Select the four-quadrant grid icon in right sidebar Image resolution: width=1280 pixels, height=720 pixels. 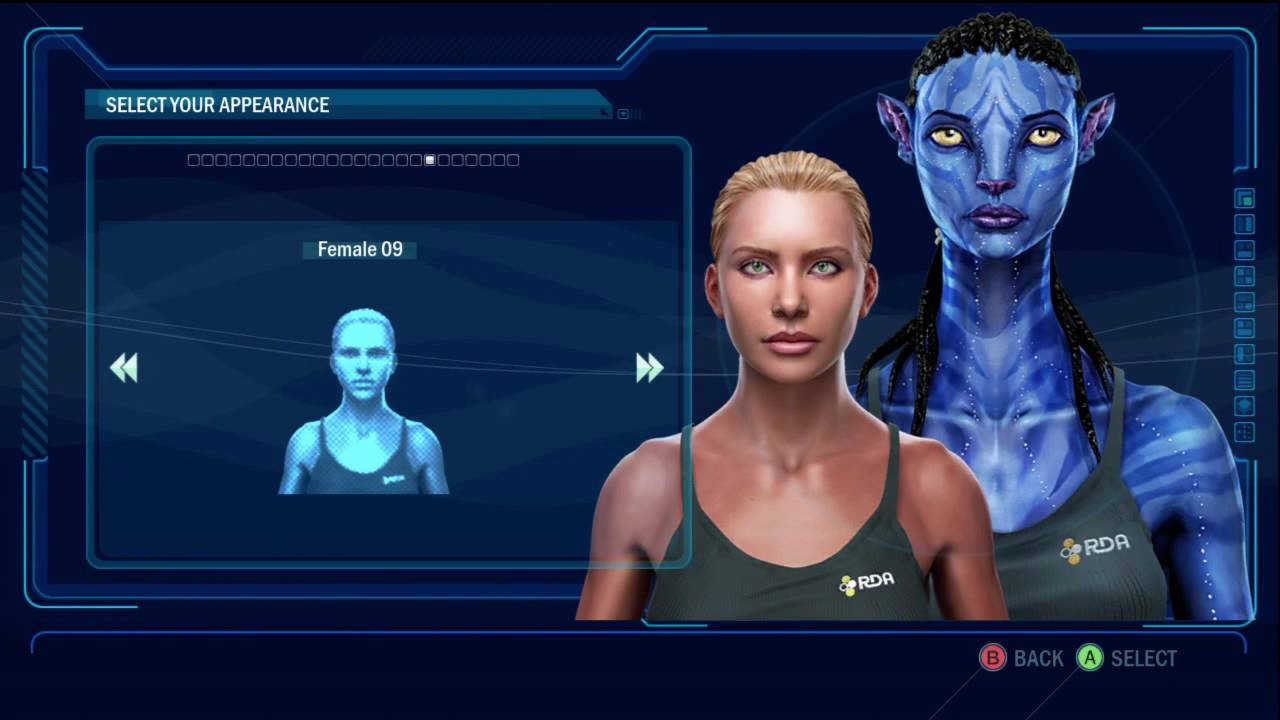[x=1243, y=276]
